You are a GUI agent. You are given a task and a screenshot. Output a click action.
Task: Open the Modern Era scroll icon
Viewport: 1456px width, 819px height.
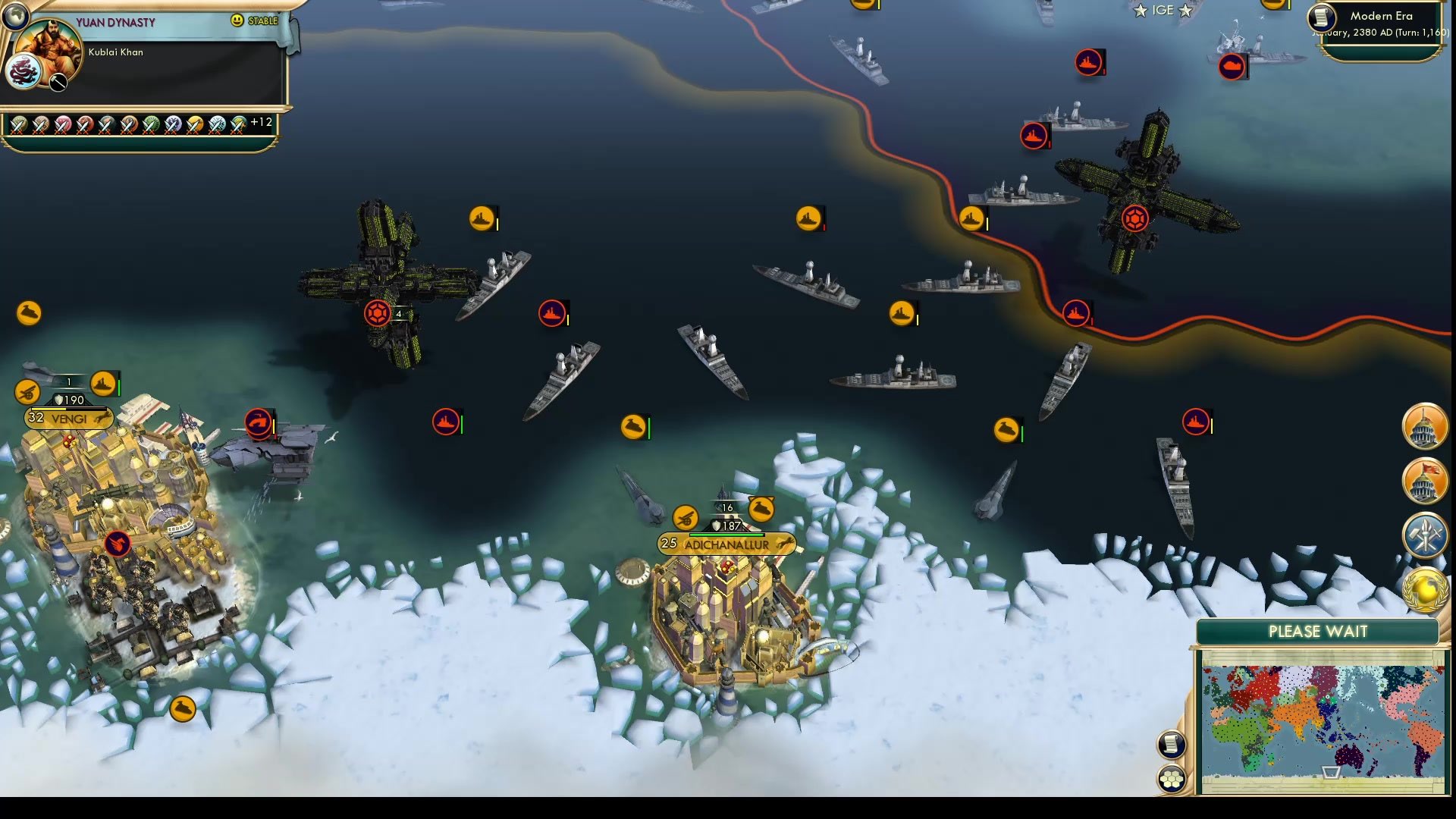1321,17
